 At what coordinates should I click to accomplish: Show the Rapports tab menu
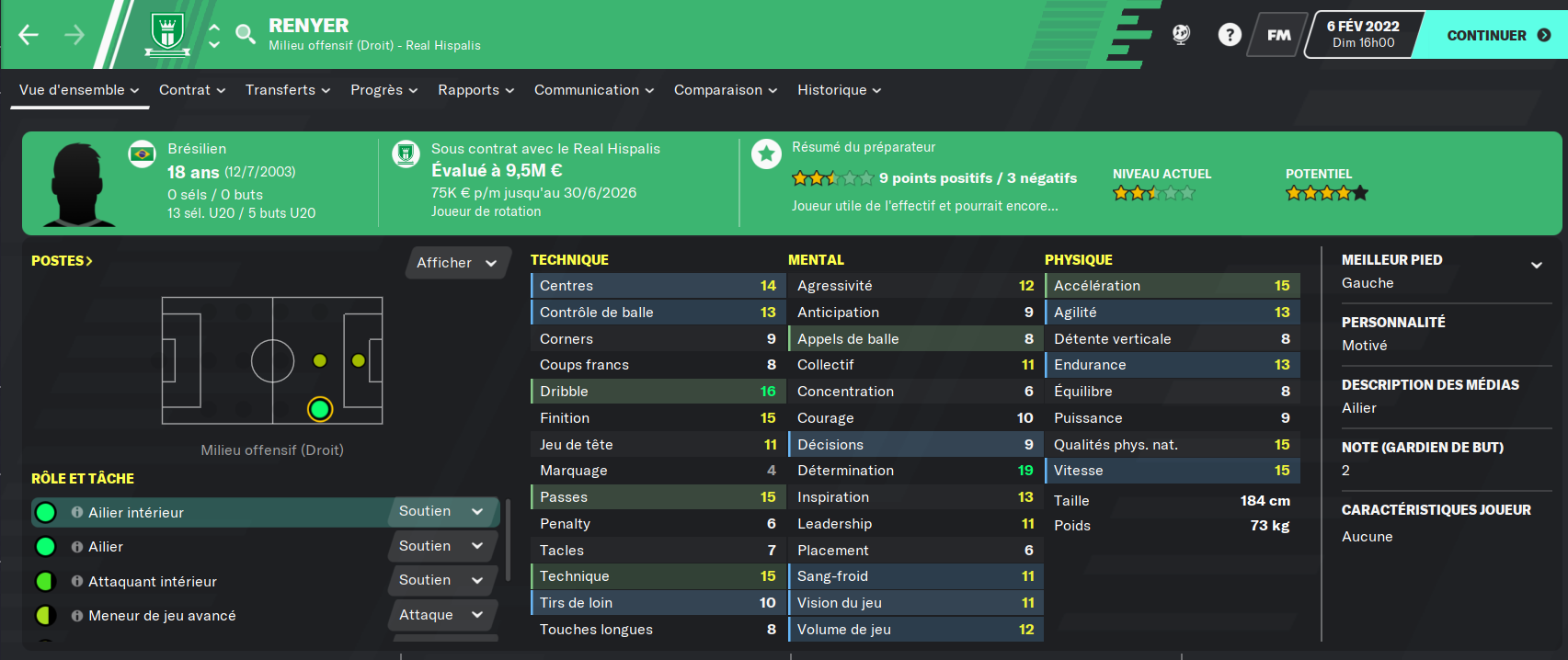tap(475, 90)
